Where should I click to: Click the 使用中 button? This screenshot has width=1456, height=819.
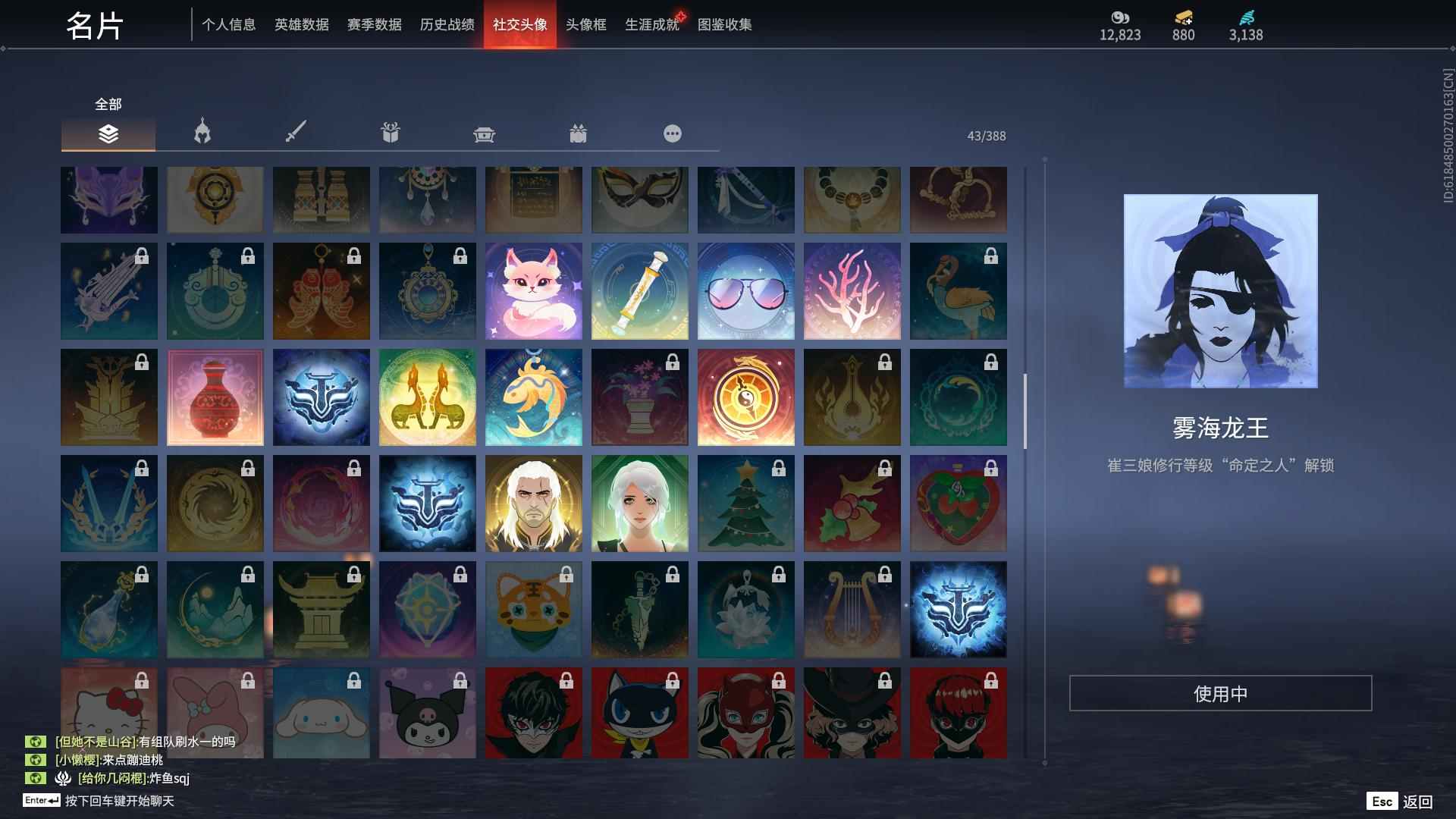coord(1222,692)
